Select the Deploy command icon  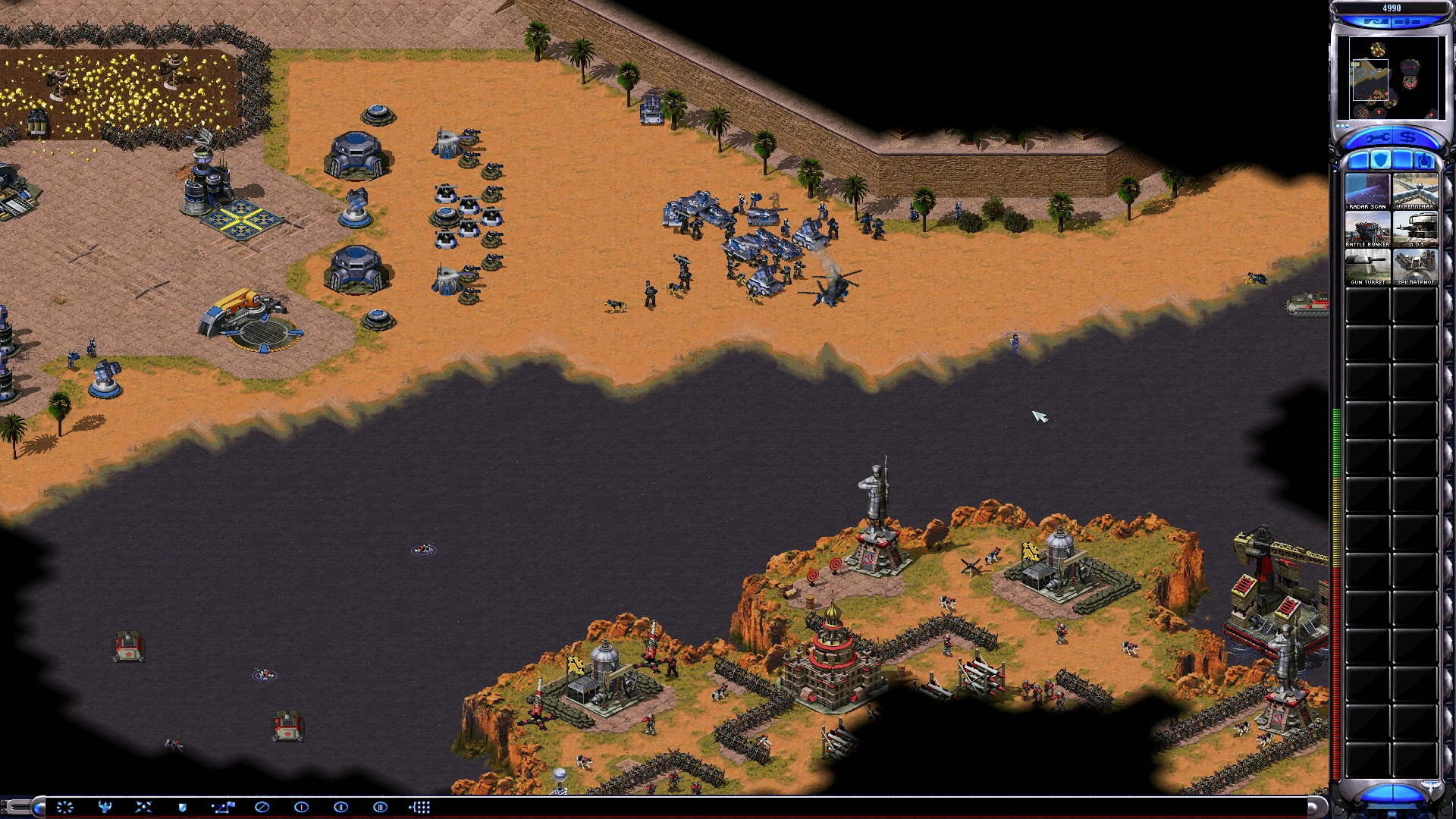pyautogui.click(x=104, y=808)
